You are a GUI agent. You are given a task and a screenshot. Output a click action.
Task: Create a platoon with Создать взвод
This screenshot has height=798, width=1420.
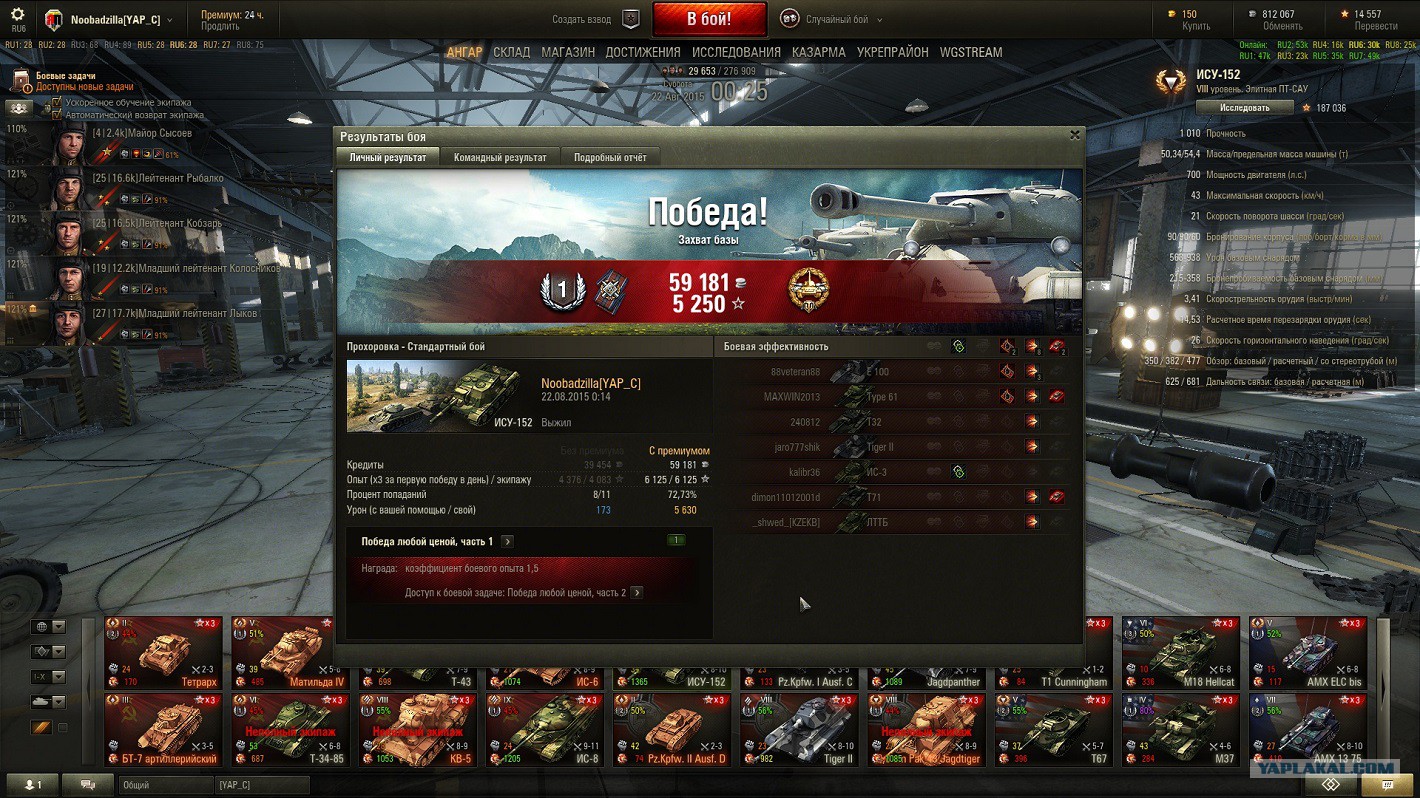tap(597, 19)
